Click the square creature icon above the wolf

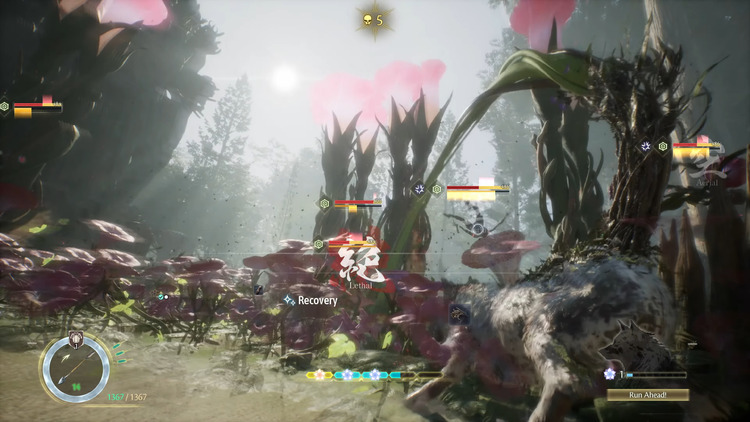(459, 314)
